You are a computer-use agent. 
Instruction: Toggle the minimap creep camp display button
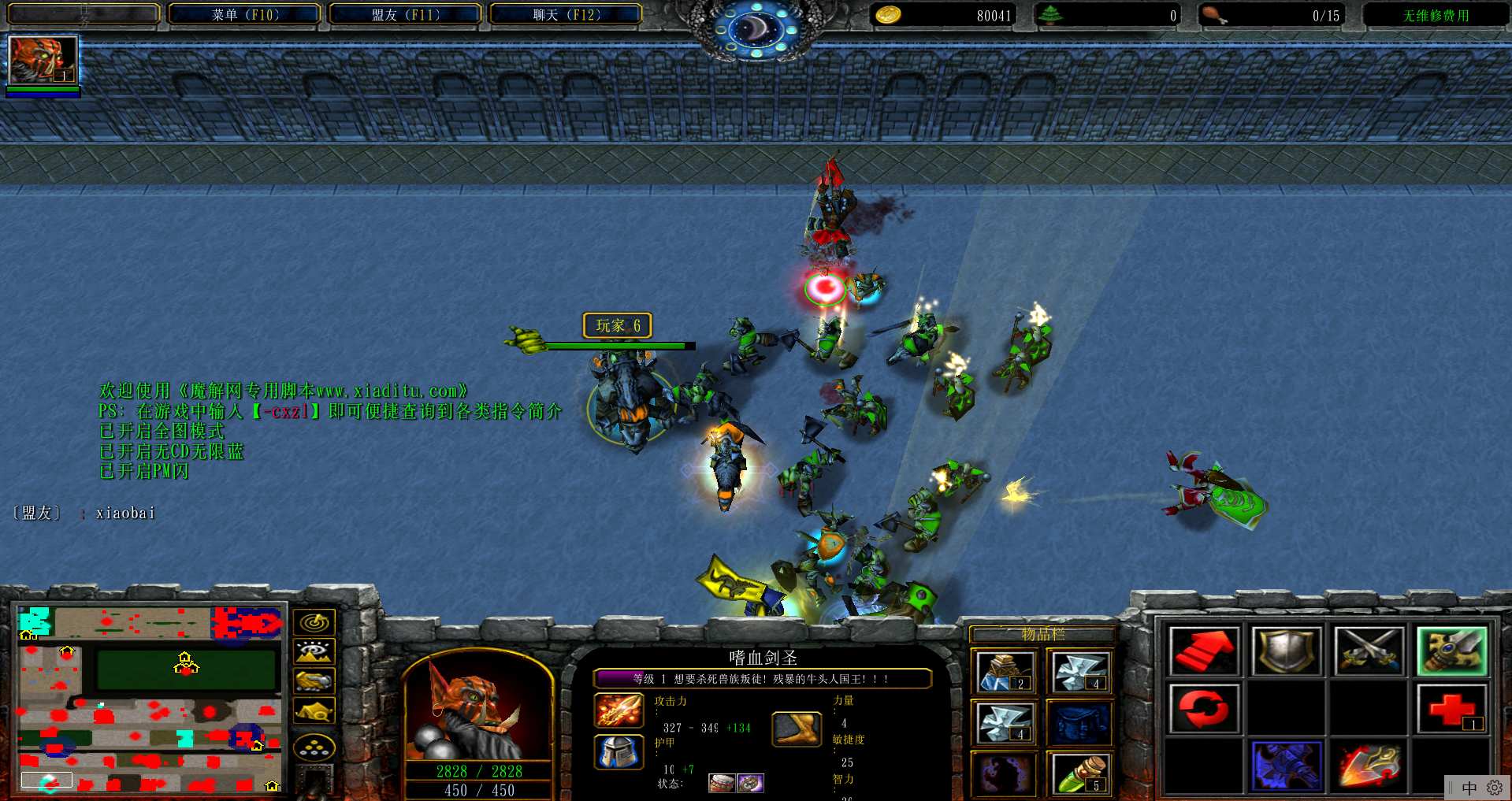(314, 710)
